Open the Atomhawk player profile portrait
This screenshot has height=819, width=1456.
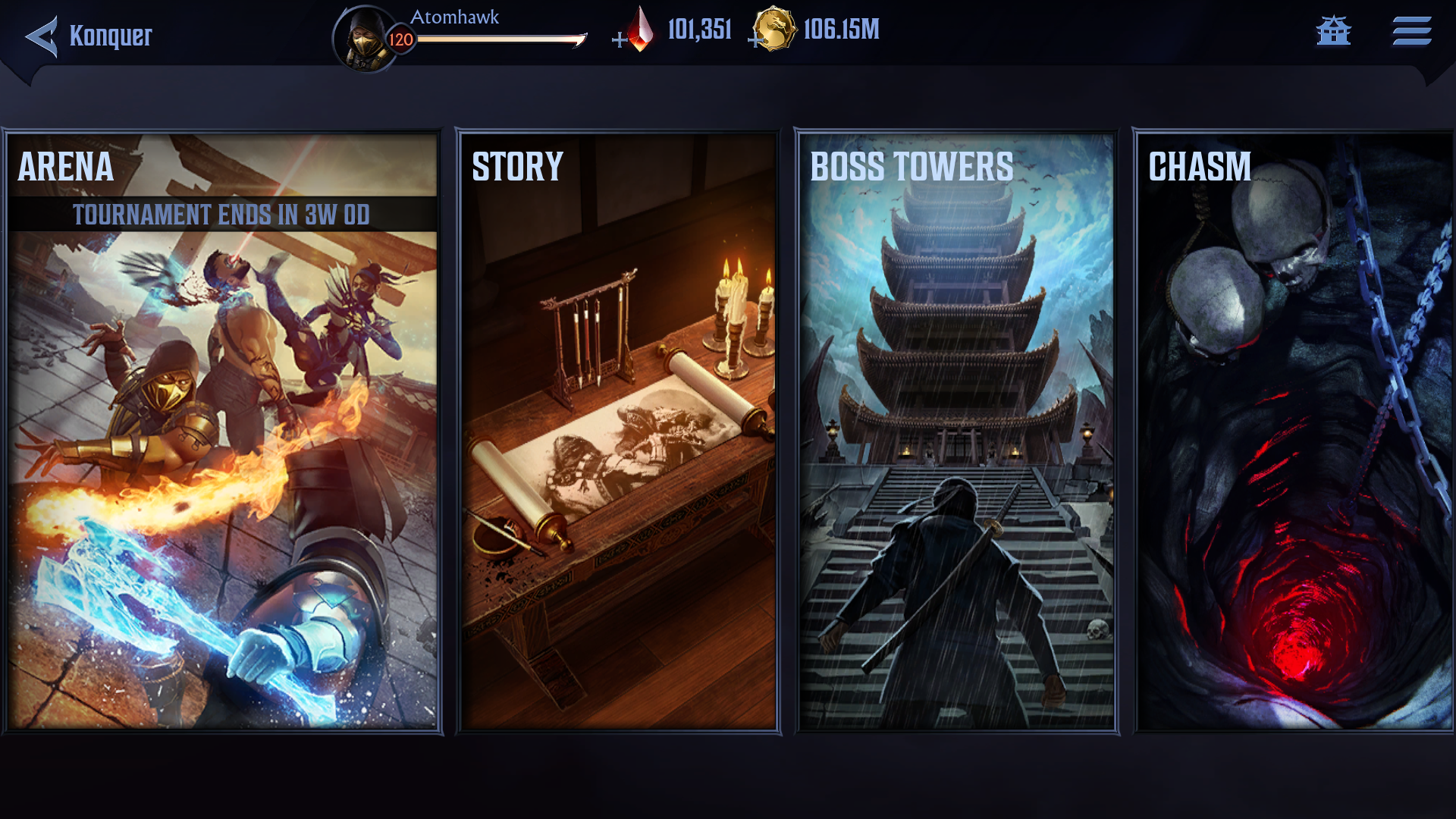pyautogui.click(x=366, y=38)
